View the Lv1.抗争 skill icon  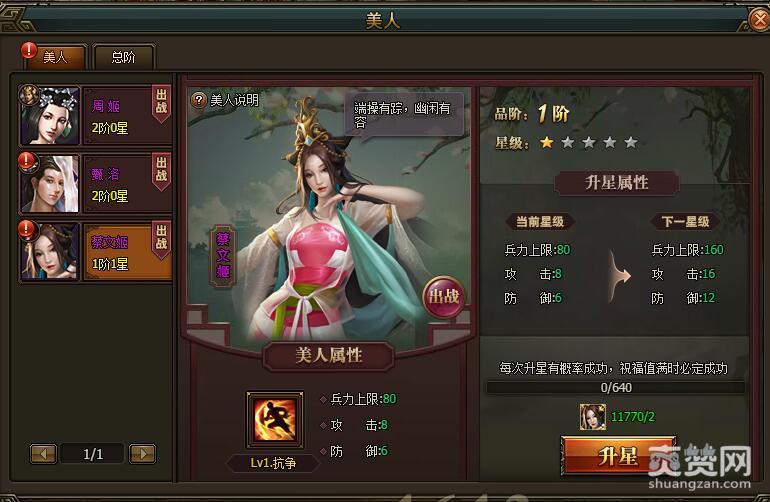coord(275,420)
